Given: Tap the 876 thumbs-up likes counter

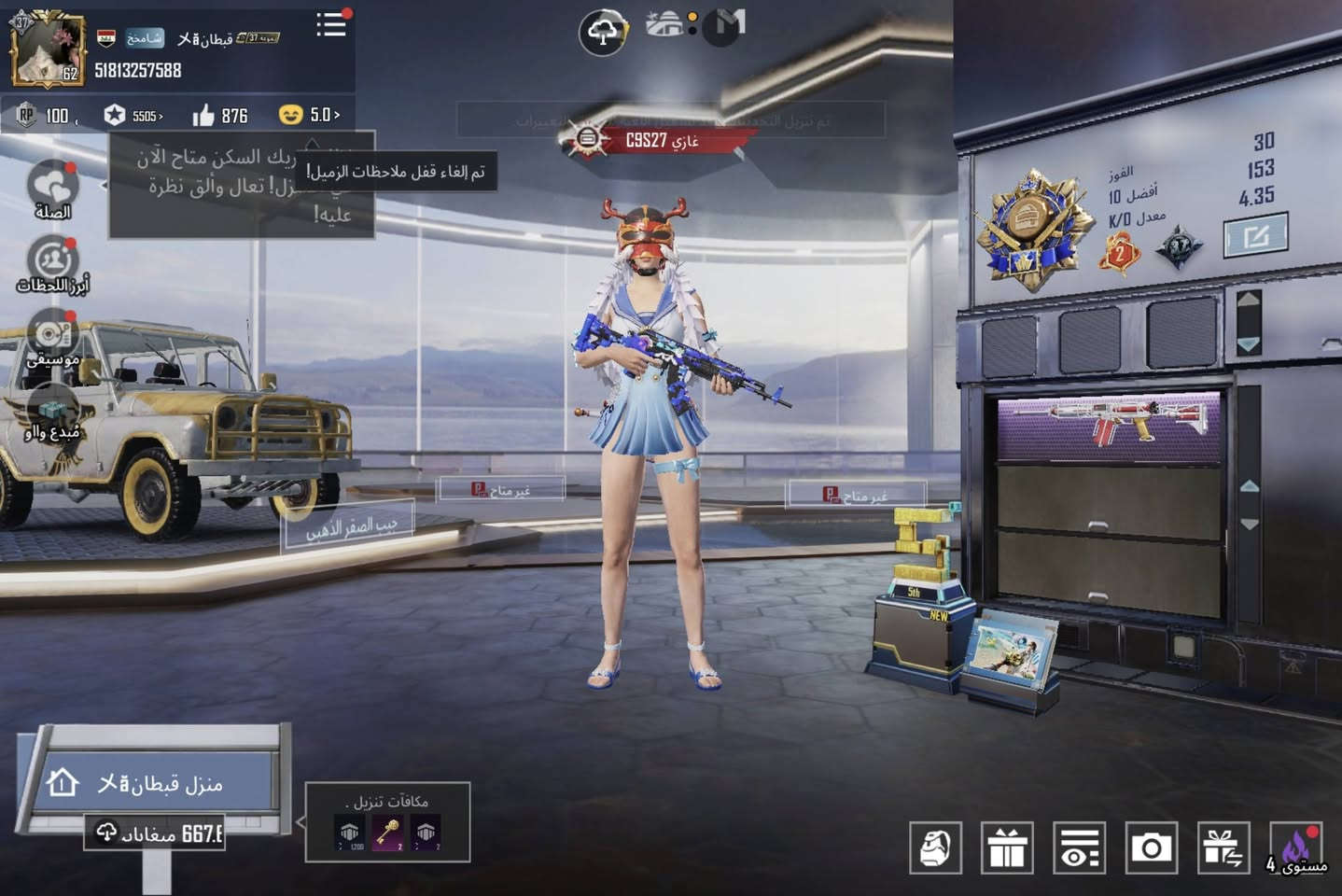Looking at the screenshot, I should point(220,116).
